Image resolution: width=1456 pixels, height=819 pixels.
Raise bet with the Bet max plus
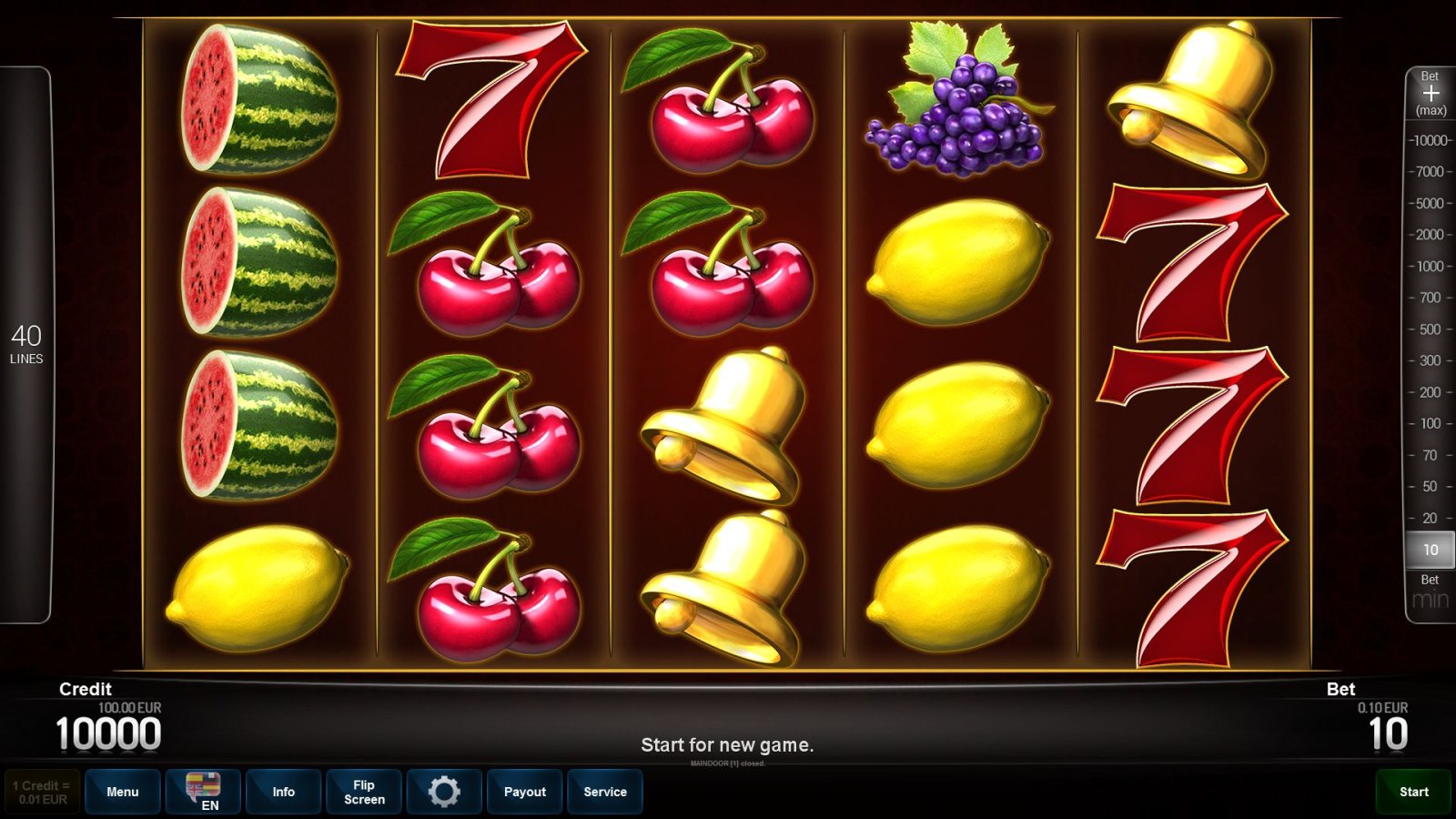tap(1431, 94)
